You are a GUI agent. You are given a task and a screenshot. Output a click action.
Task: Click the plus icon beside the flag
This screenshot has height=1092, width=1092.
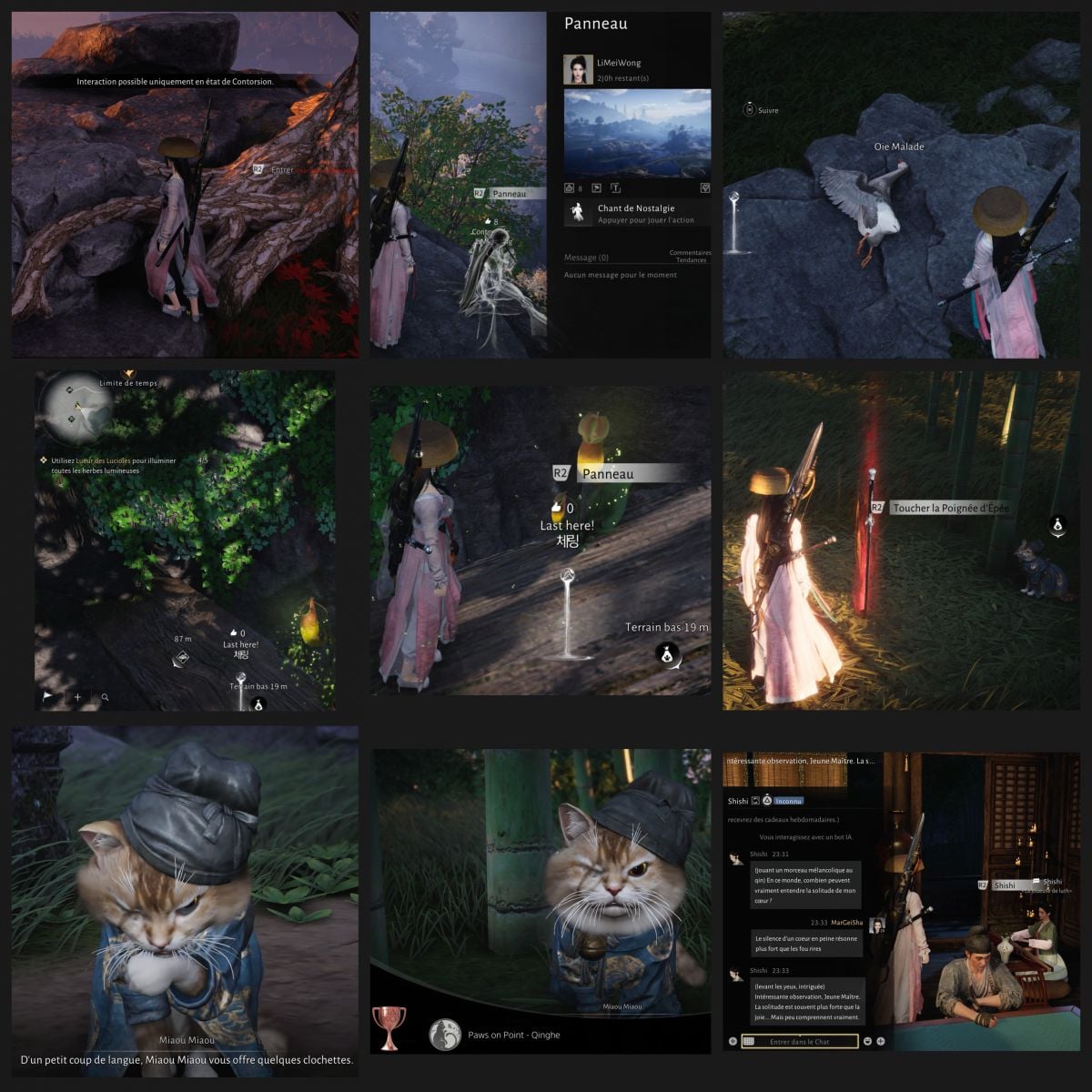point(77,697)
